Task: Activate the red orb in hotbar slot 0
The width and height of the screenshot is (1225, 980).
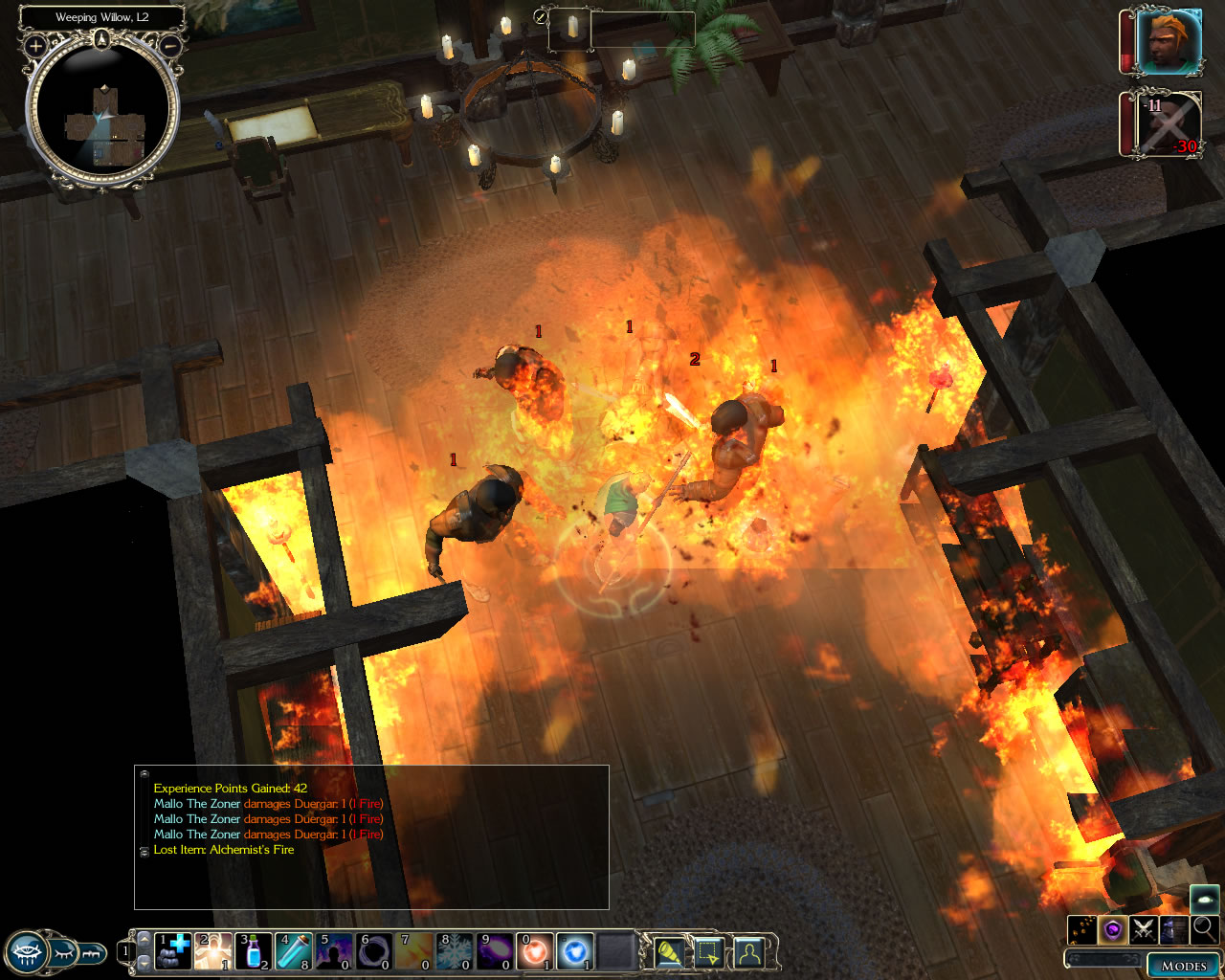Action: (535, 951)
